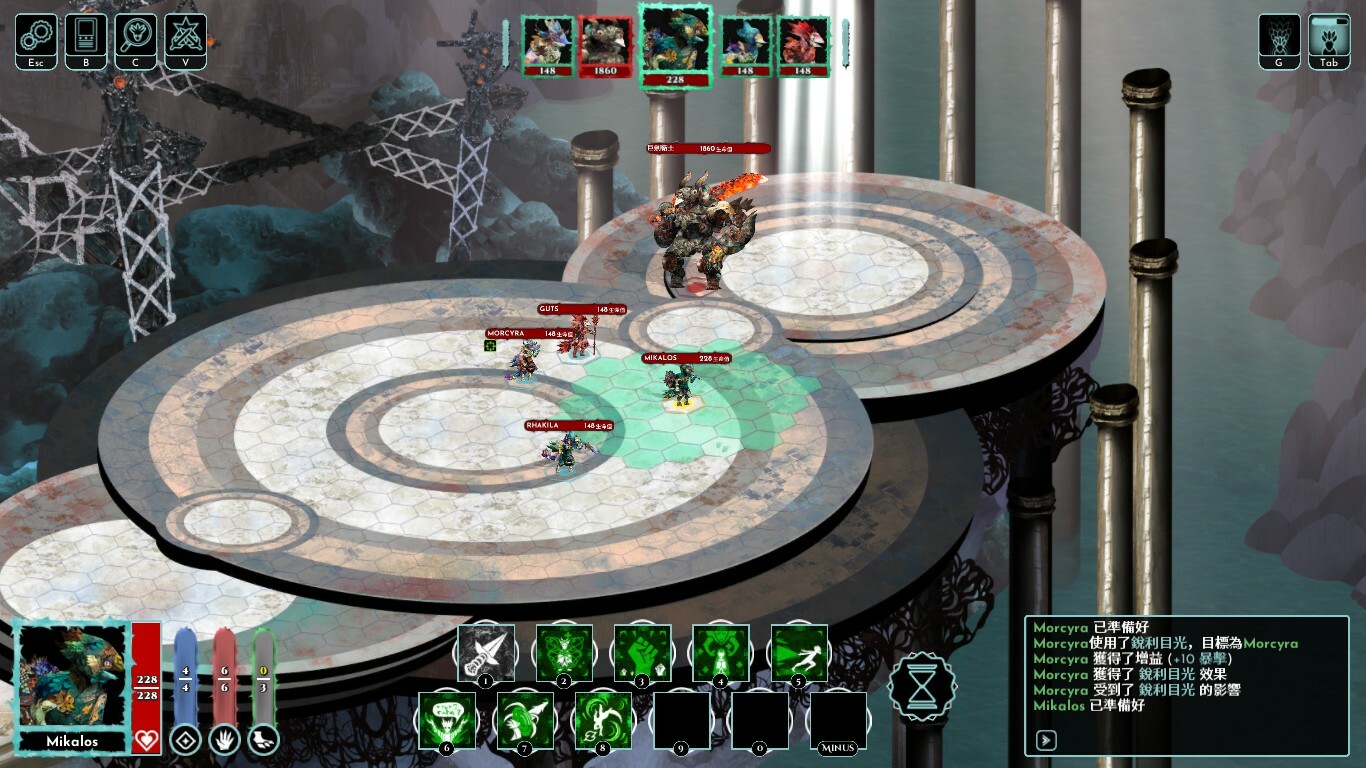Activate the raised fist ability in slot 3

[x=642, y=652]
